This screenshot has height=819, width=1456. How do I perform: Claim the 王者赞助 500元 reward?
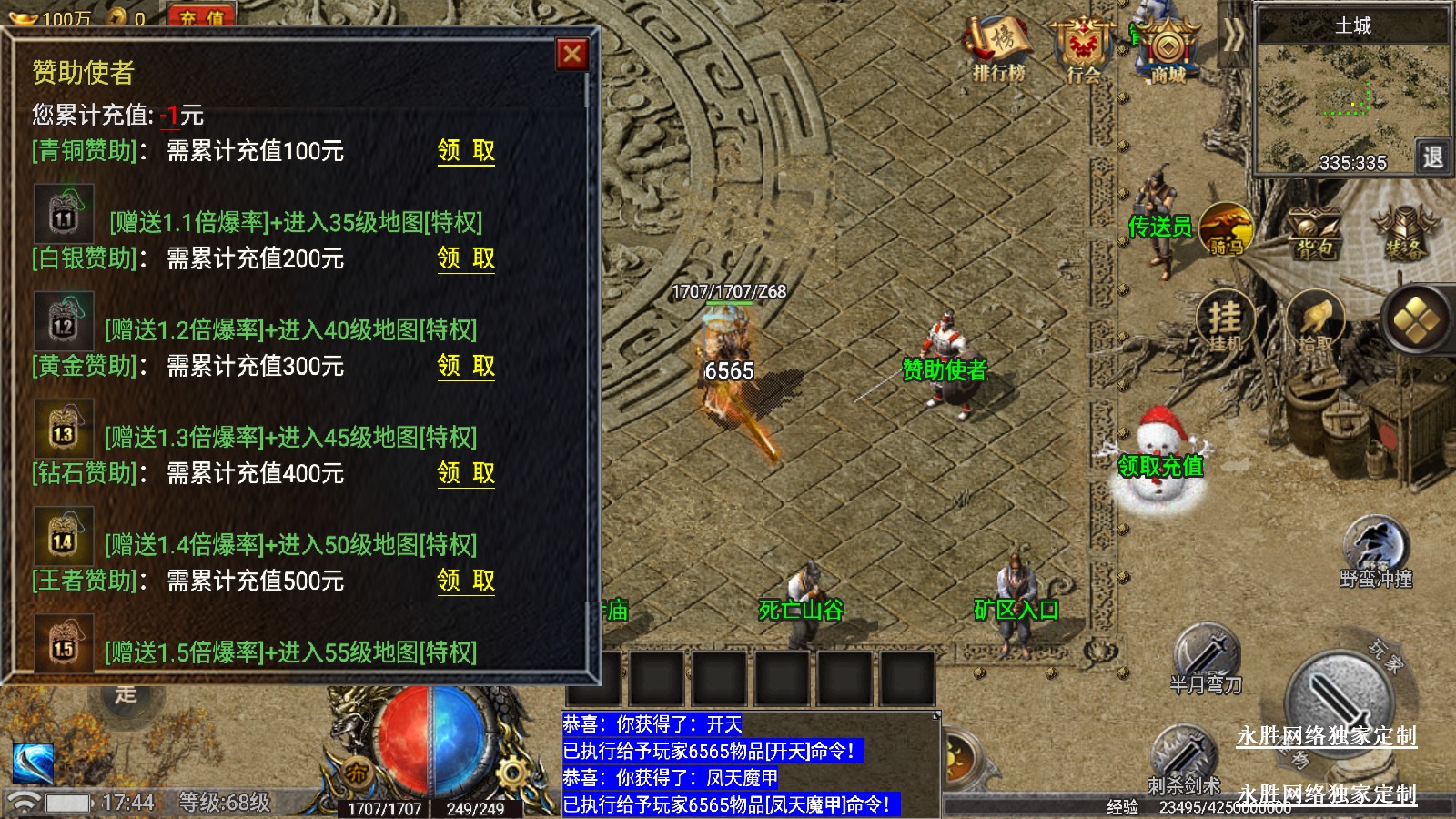(x=466, y=581)
